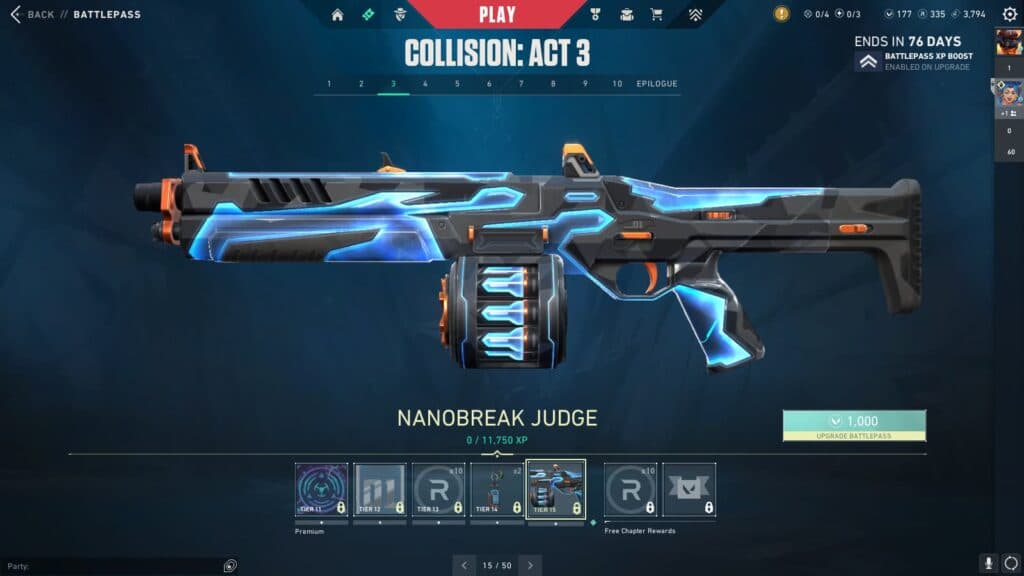Go to the next reward tier
This screenshot has width=1024, height=576.
coord(530,565)
